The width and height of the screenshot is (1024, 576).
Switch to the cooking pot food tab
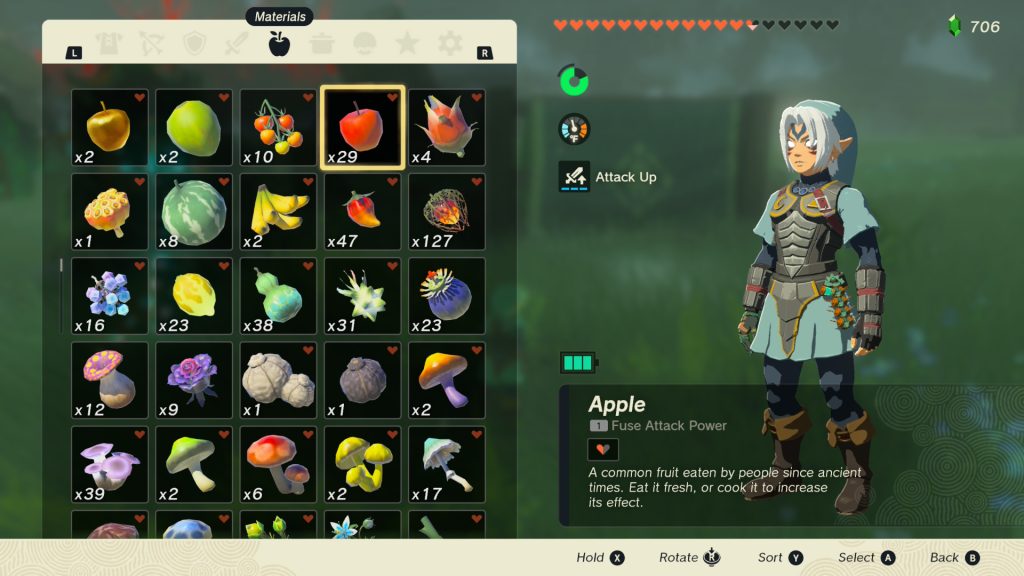pos(322,44)
